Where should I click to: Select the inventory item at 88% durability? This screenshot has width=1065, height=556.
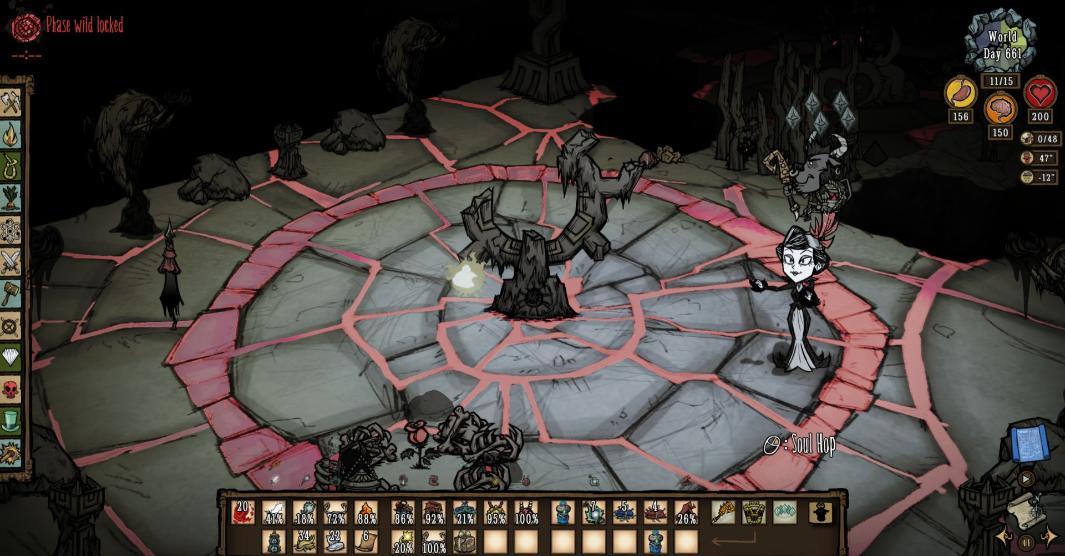click(367, 513)
